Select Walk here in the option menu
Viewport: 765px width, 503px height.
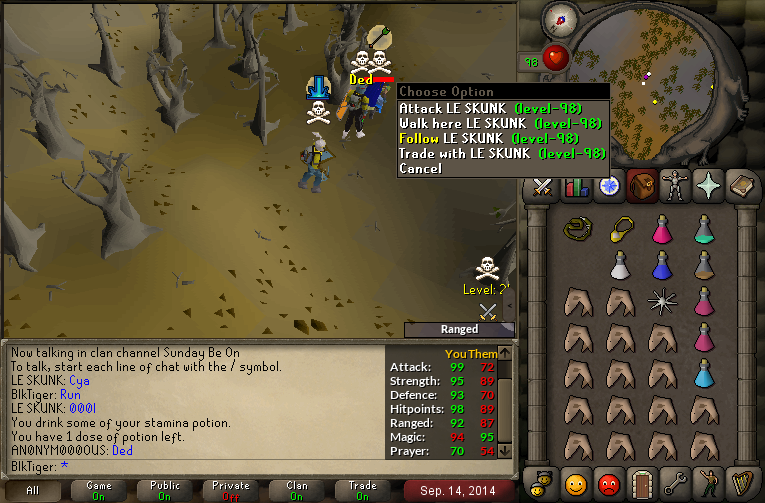(501, 123)
